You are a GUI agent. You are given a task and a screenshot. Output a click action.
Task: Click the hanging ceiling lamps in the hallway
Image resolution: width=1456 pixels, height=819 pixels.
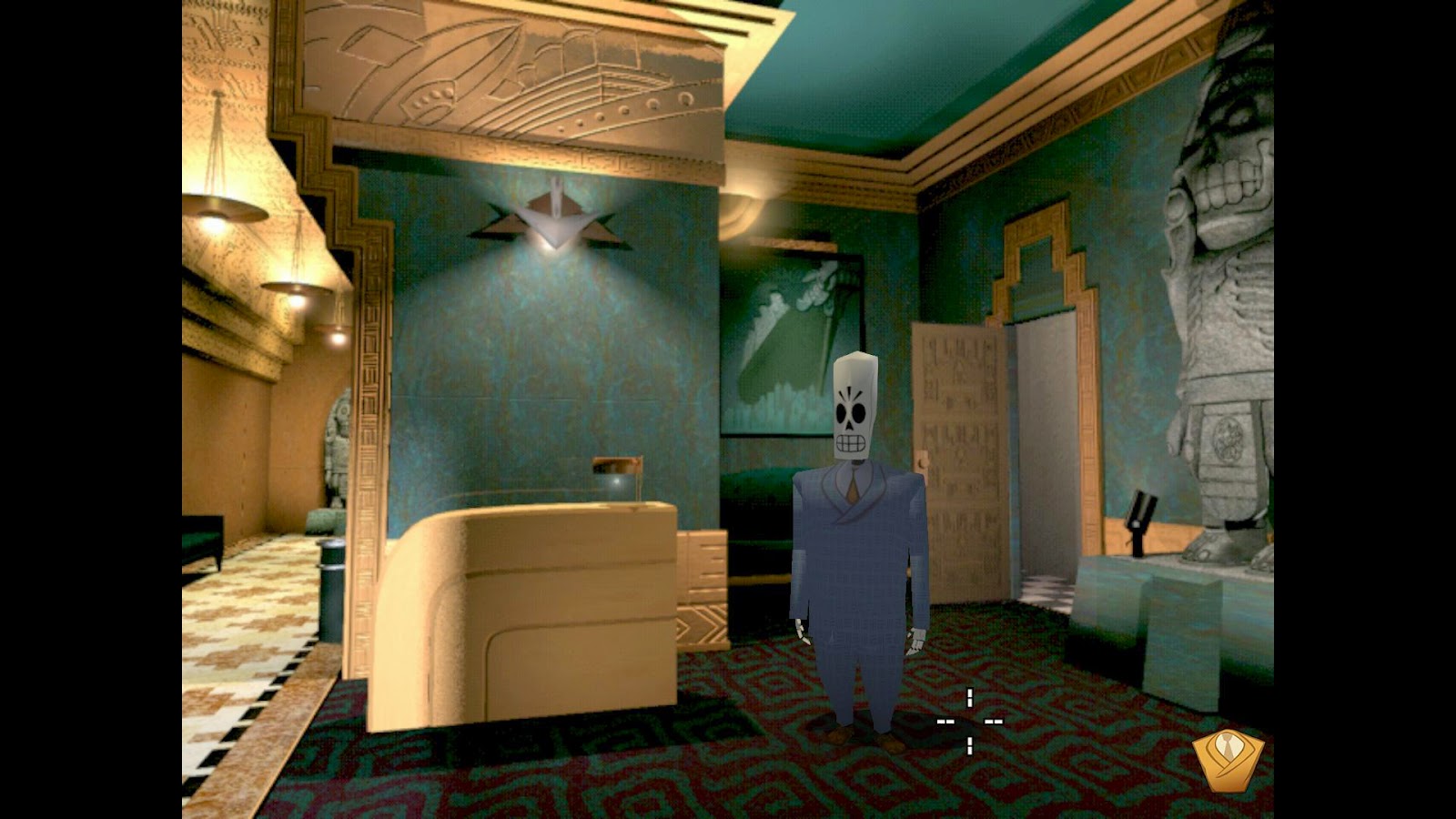[x=227, y=209]
